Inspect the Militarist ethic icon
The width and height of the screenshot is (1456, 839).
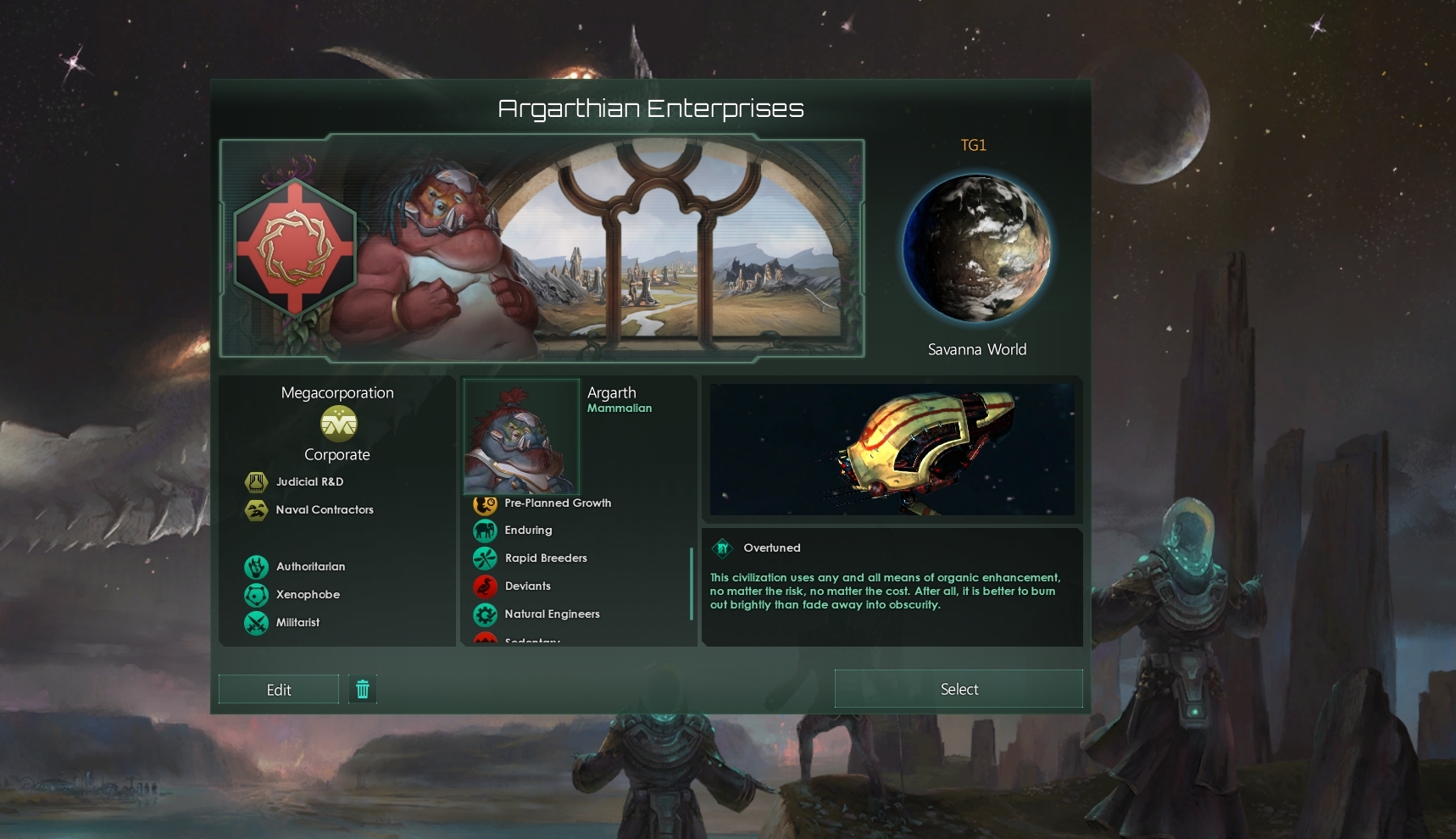tap(256, 623)
